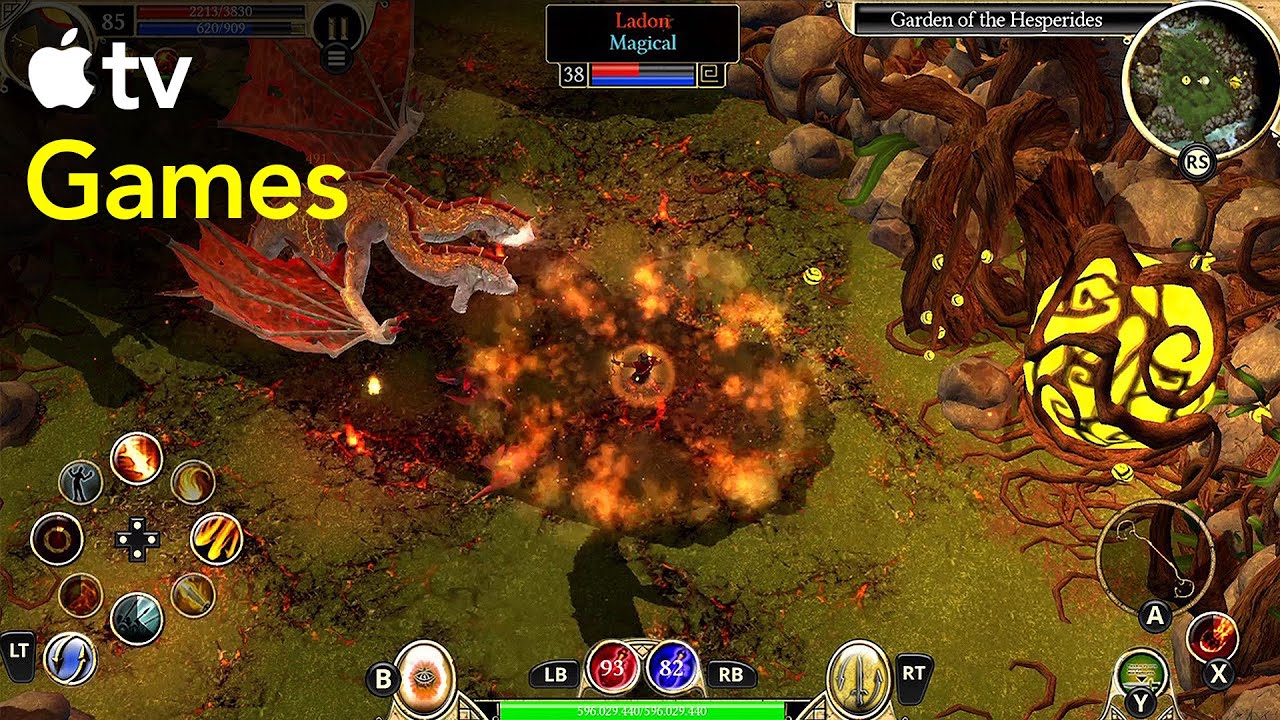Pause the game with the pause button
The image size is (1280, 720).
pos(337,26)
